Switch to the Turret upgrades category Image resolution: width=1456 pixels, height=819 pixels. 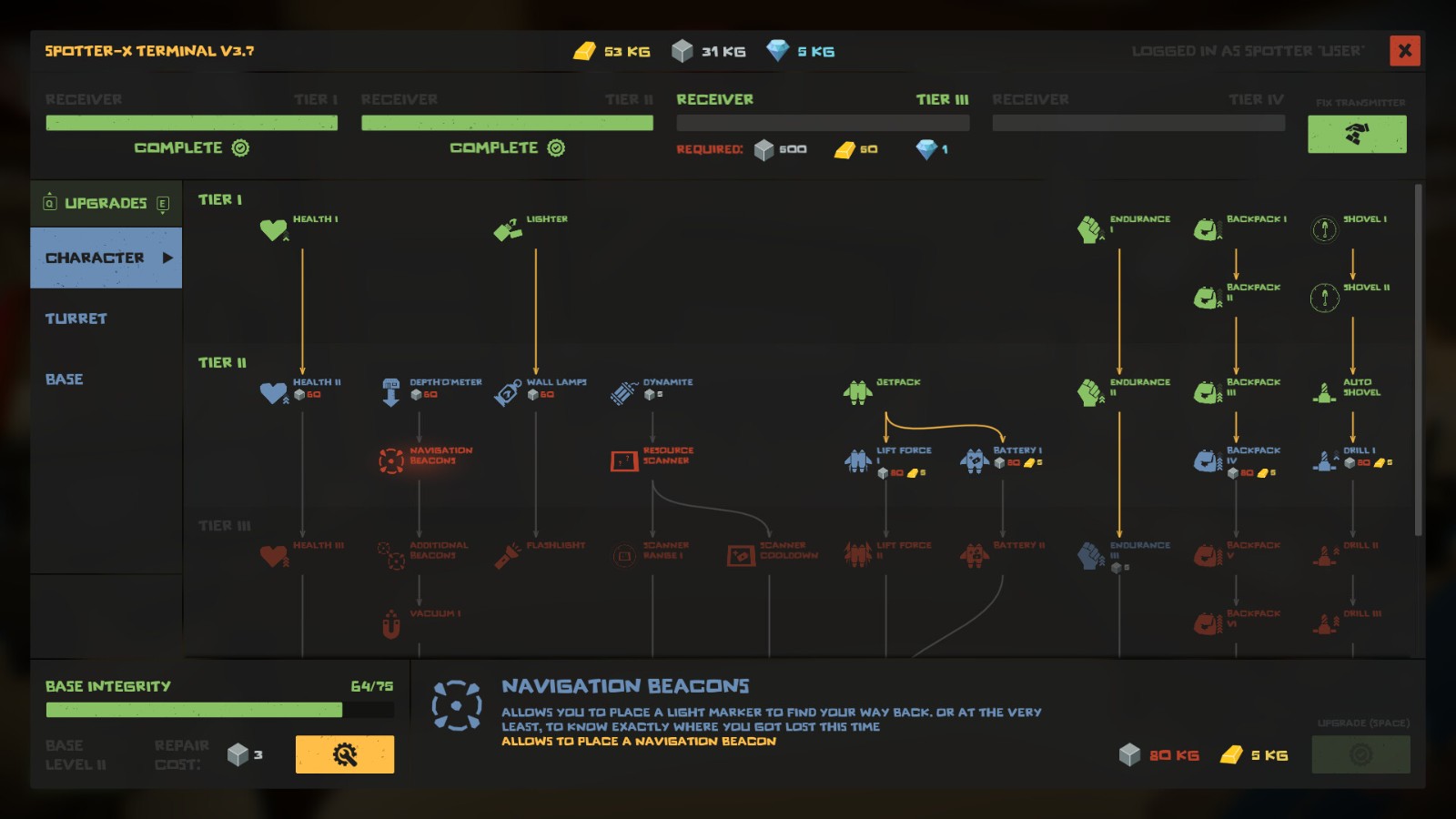click(x=76, y=318)
